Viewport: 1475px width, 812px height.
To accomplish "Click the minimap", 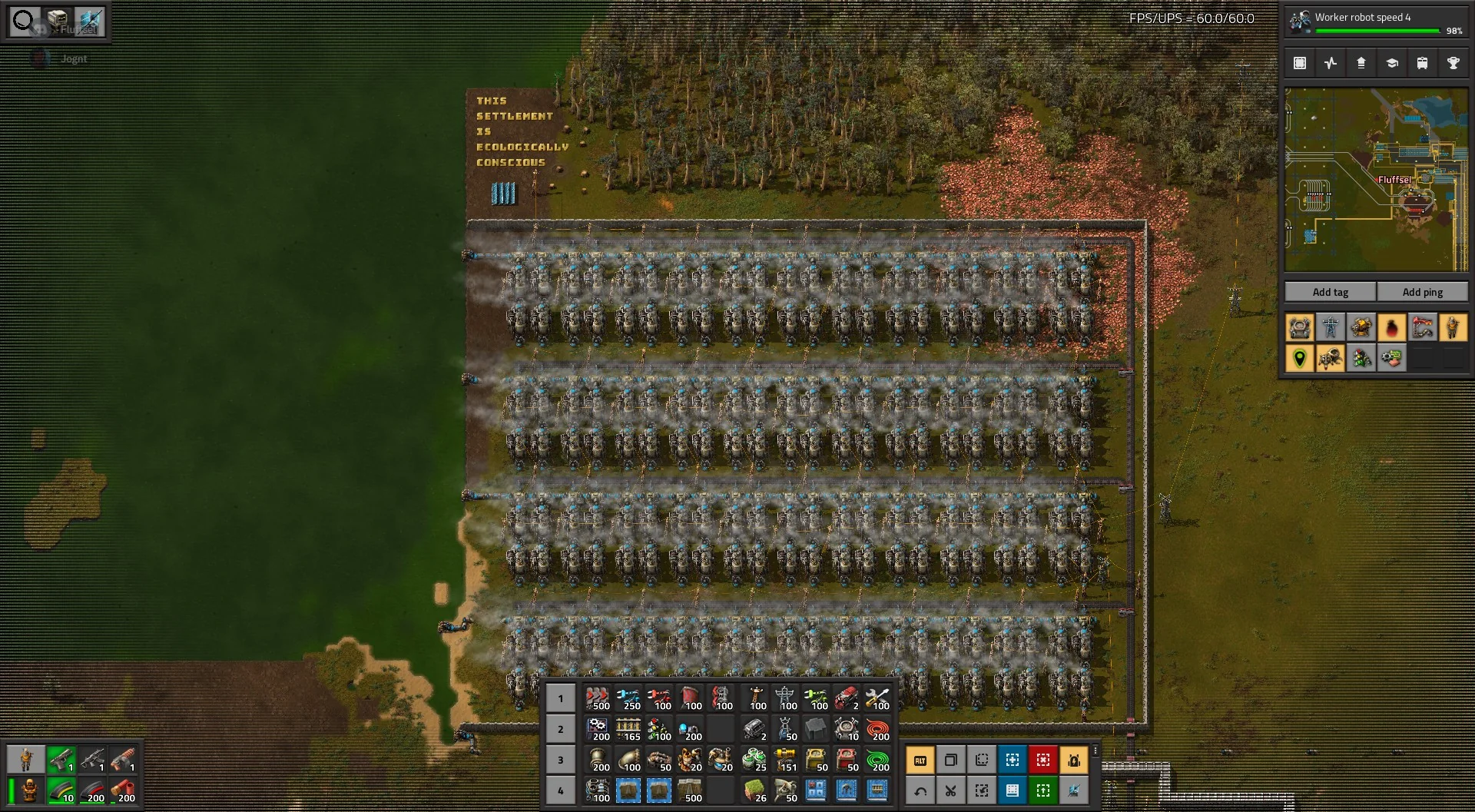I will [x=1376, y=180].
